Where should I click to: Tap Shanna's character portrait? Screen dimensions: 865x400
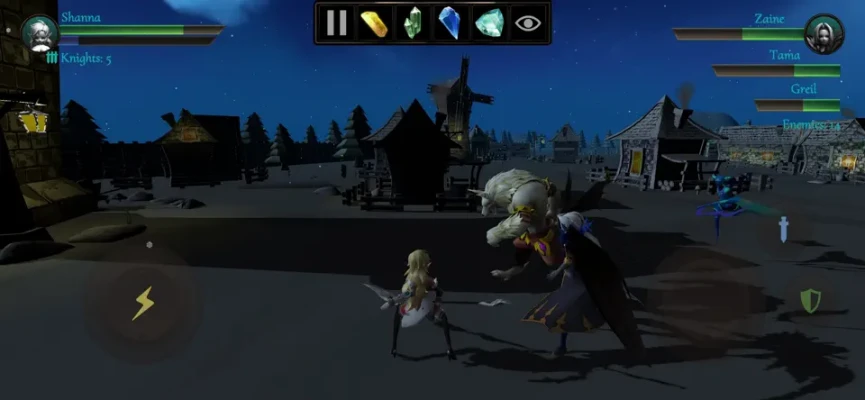click(40, 32)
